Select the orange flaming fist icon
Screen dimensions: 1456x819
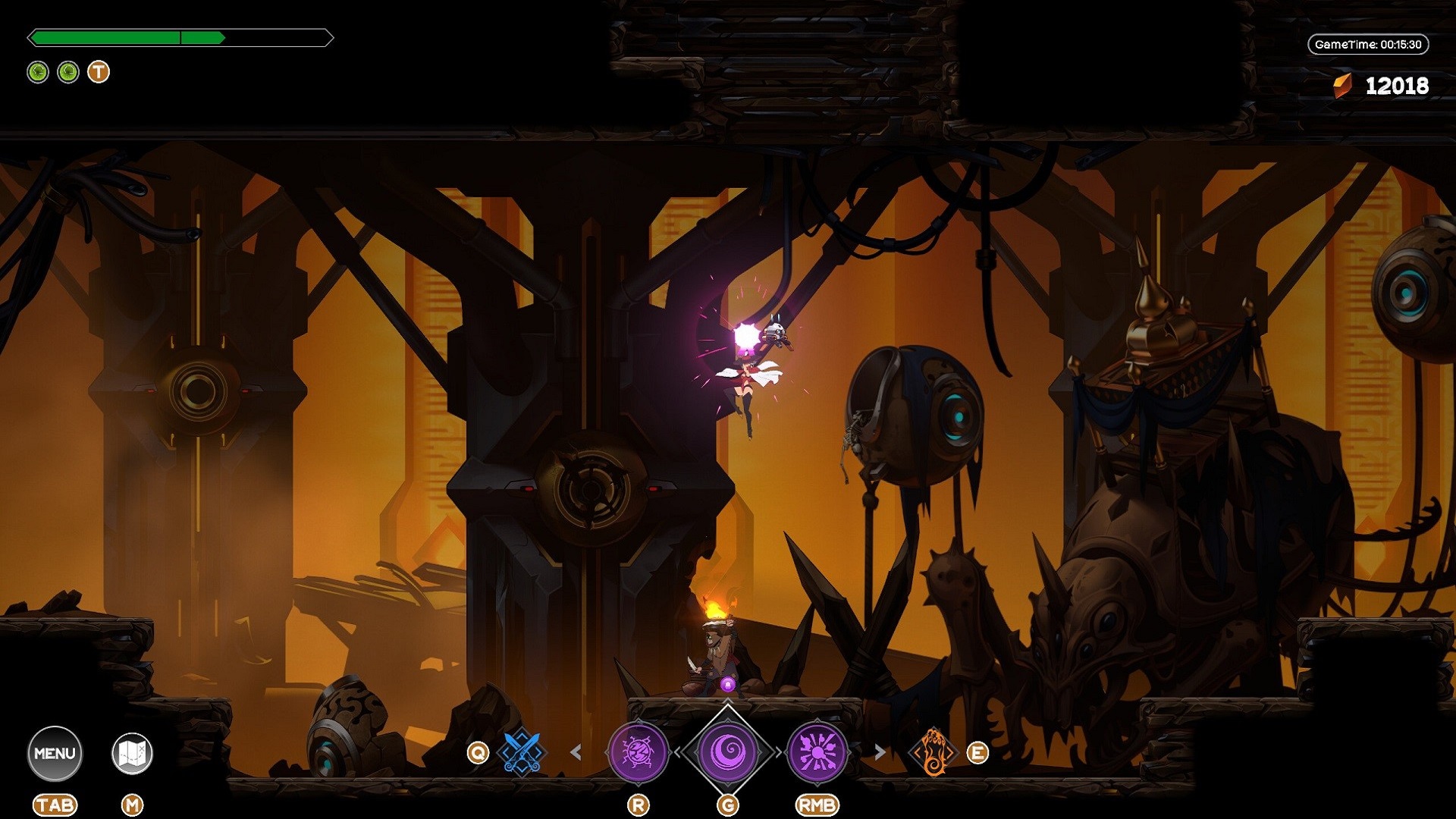(x=934, y=752)
